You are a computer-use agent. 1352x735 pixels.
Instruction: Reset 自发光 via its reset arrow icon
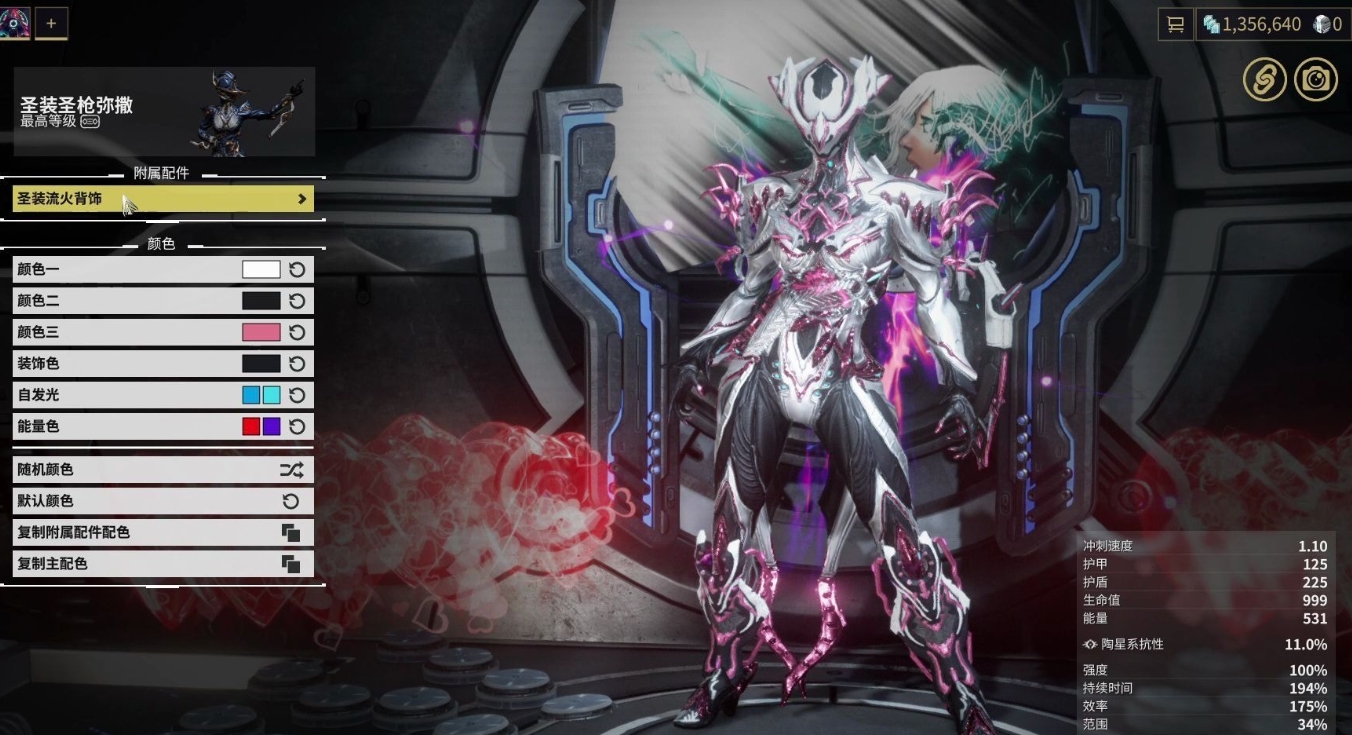tap(296, 394)
